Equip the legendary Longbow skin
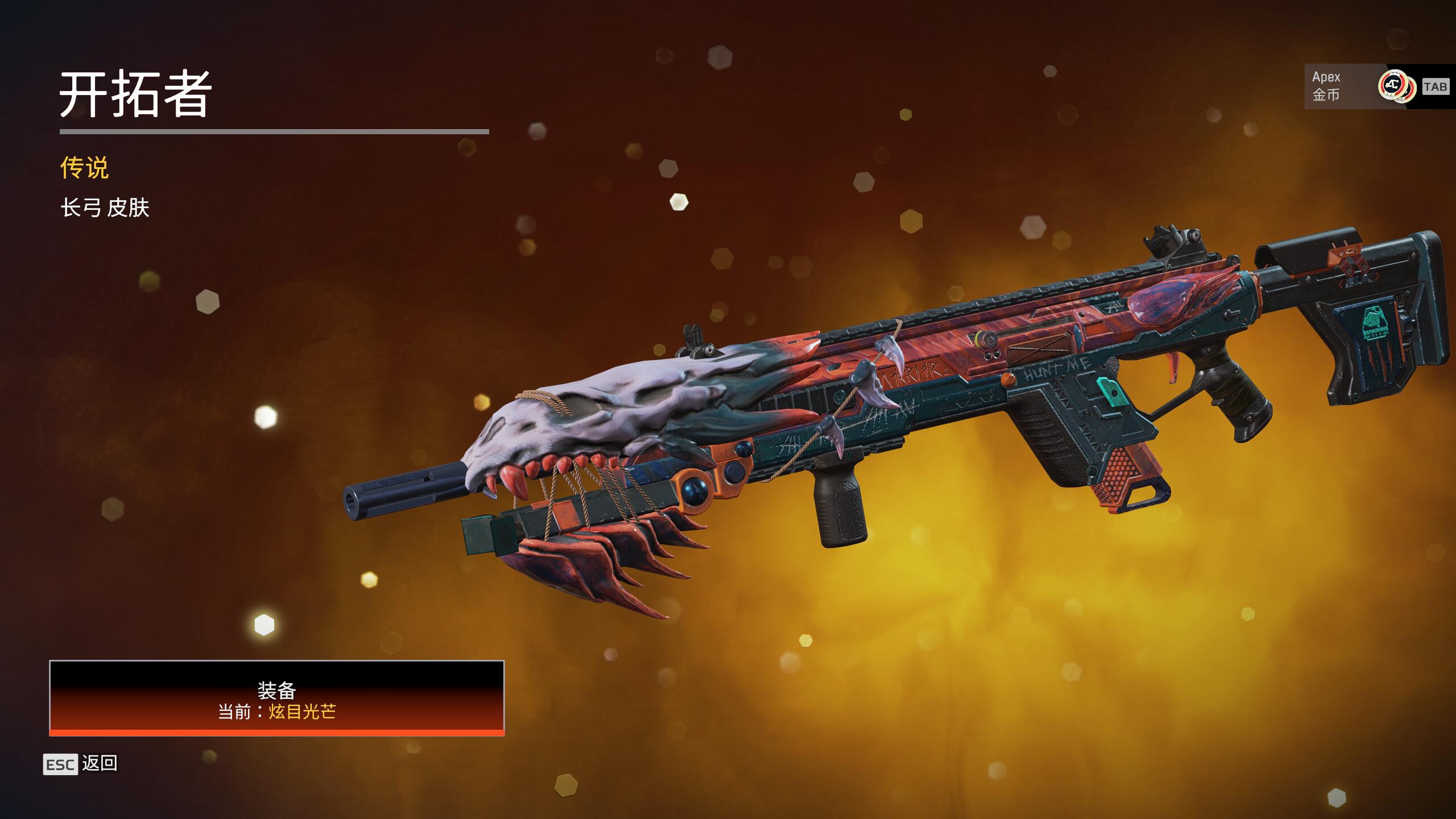Viewport: 1456px width, 819px height. 276,698
